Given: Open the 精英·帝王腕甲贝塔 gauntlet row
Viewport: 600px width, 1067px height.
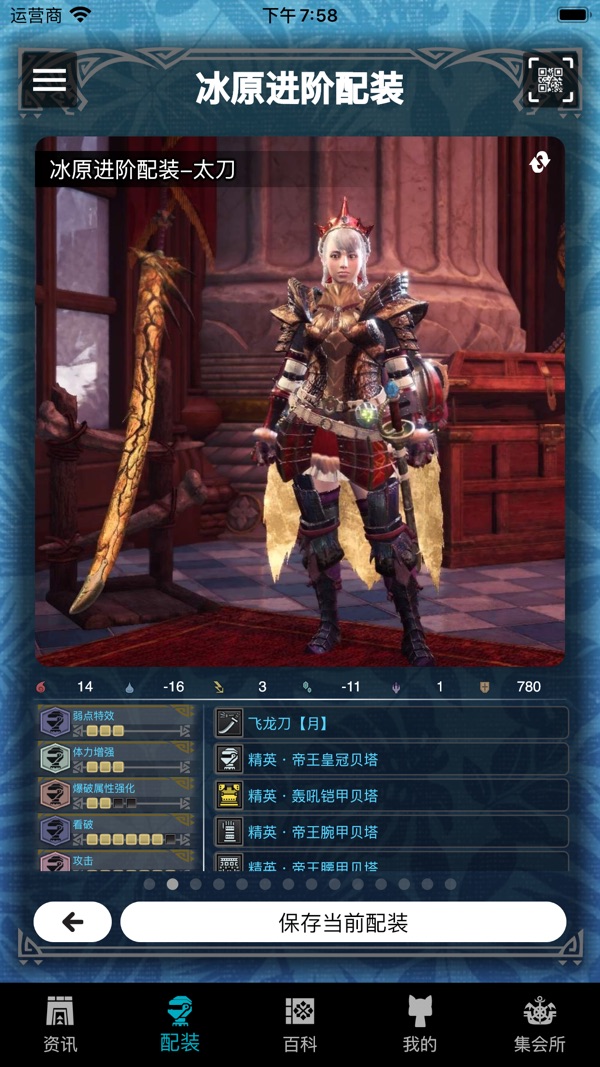Looking at the screenshot, I should (392, 832).
